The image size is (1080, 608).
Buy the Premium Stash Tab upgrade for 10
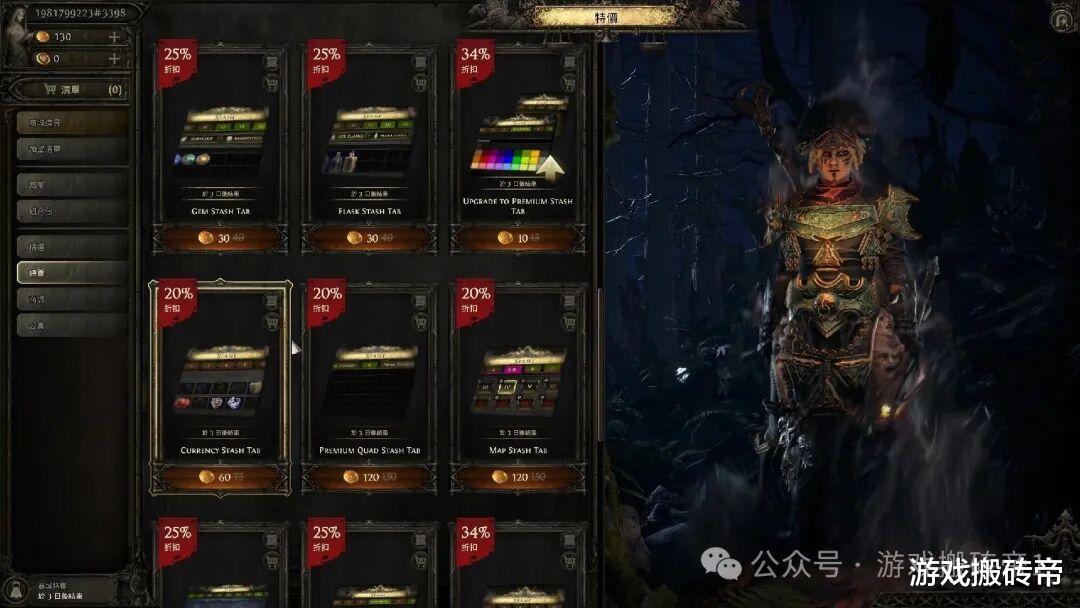pos(519,238)
